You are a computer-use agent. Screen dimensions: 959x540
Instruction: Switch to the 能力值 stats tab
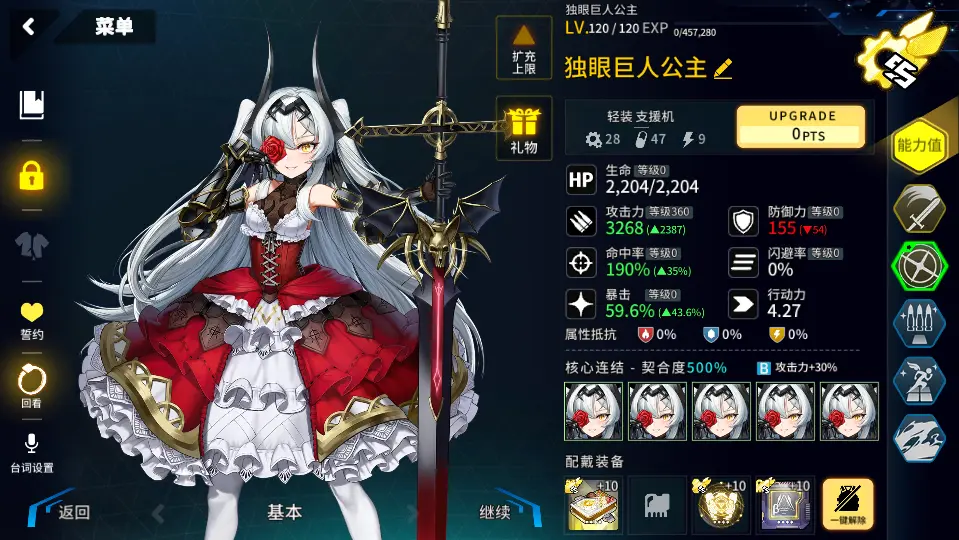920,145
